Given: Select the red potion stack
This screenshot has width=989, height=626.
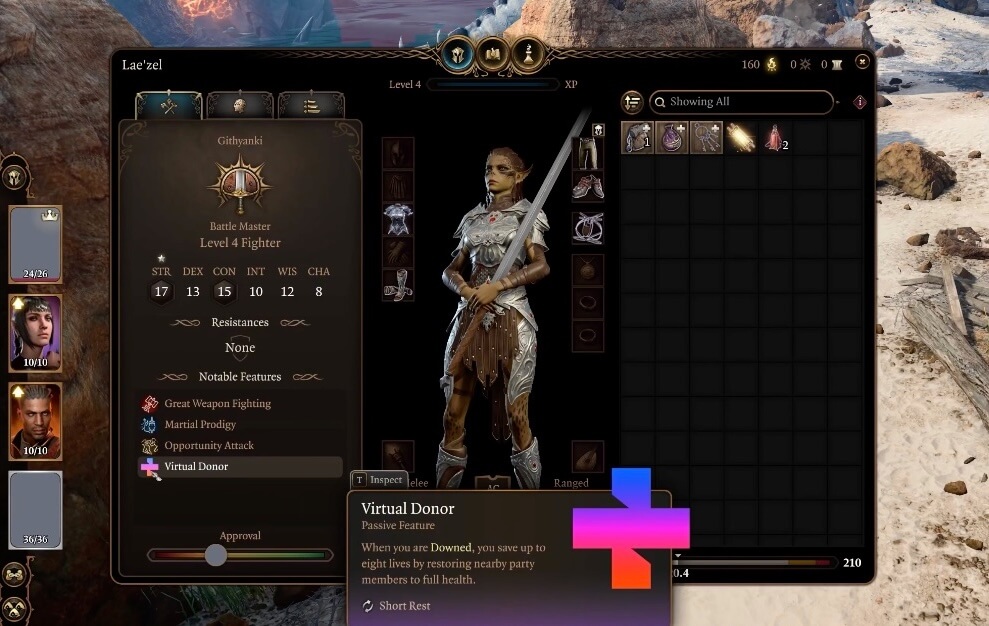Looking at the screenshot, I should click(x=775, y=138).
